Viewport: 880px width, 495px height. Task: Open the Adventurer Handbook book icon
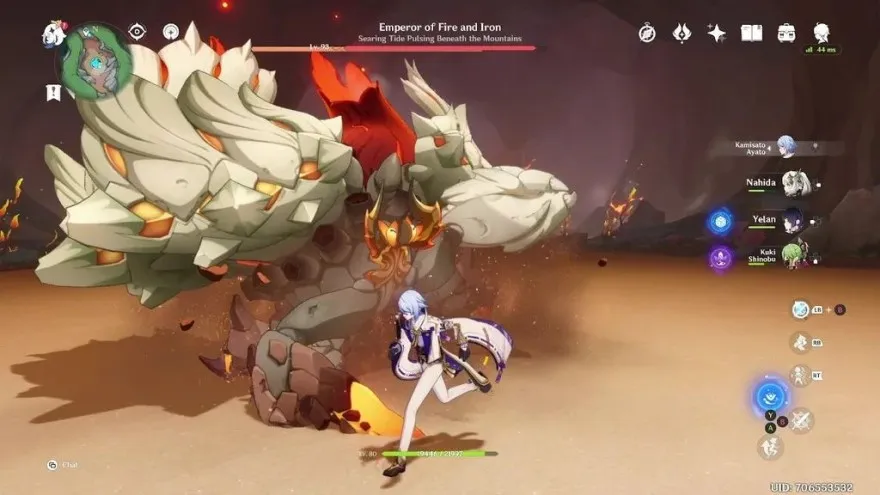pos(751,33)
